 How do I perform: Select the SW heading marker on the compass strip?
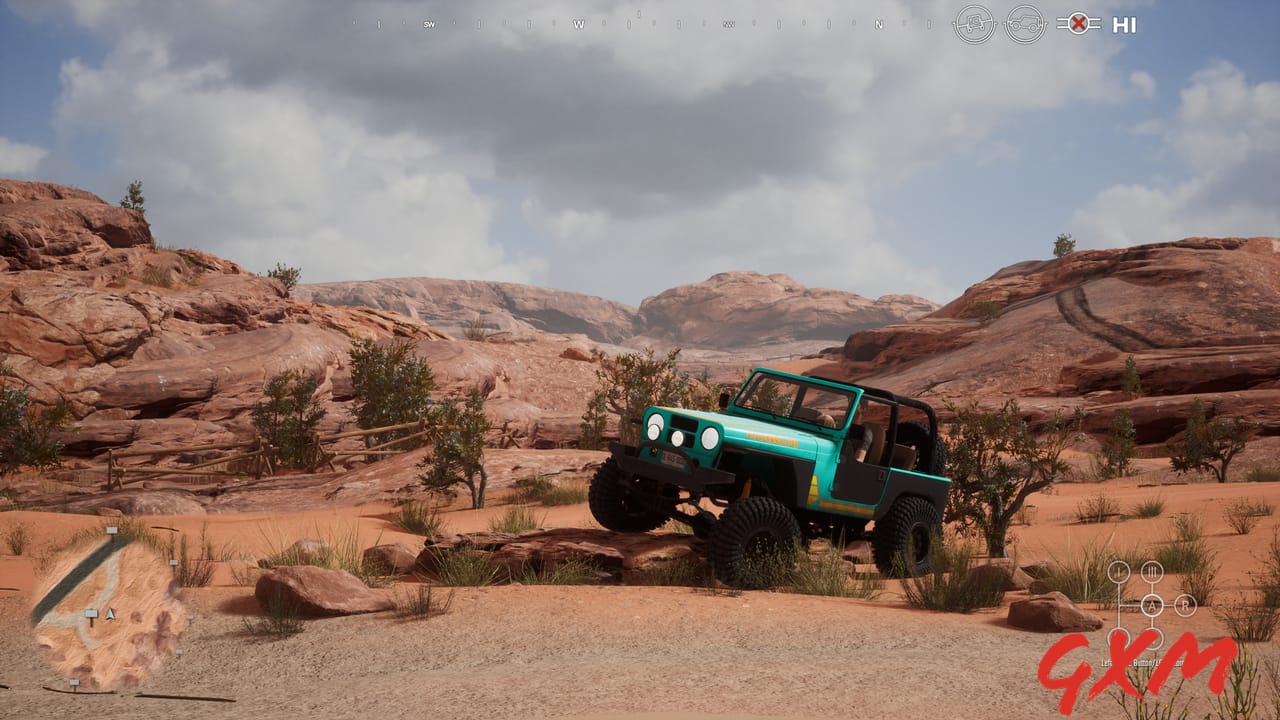pyautogui.click(x=429, y=24)
